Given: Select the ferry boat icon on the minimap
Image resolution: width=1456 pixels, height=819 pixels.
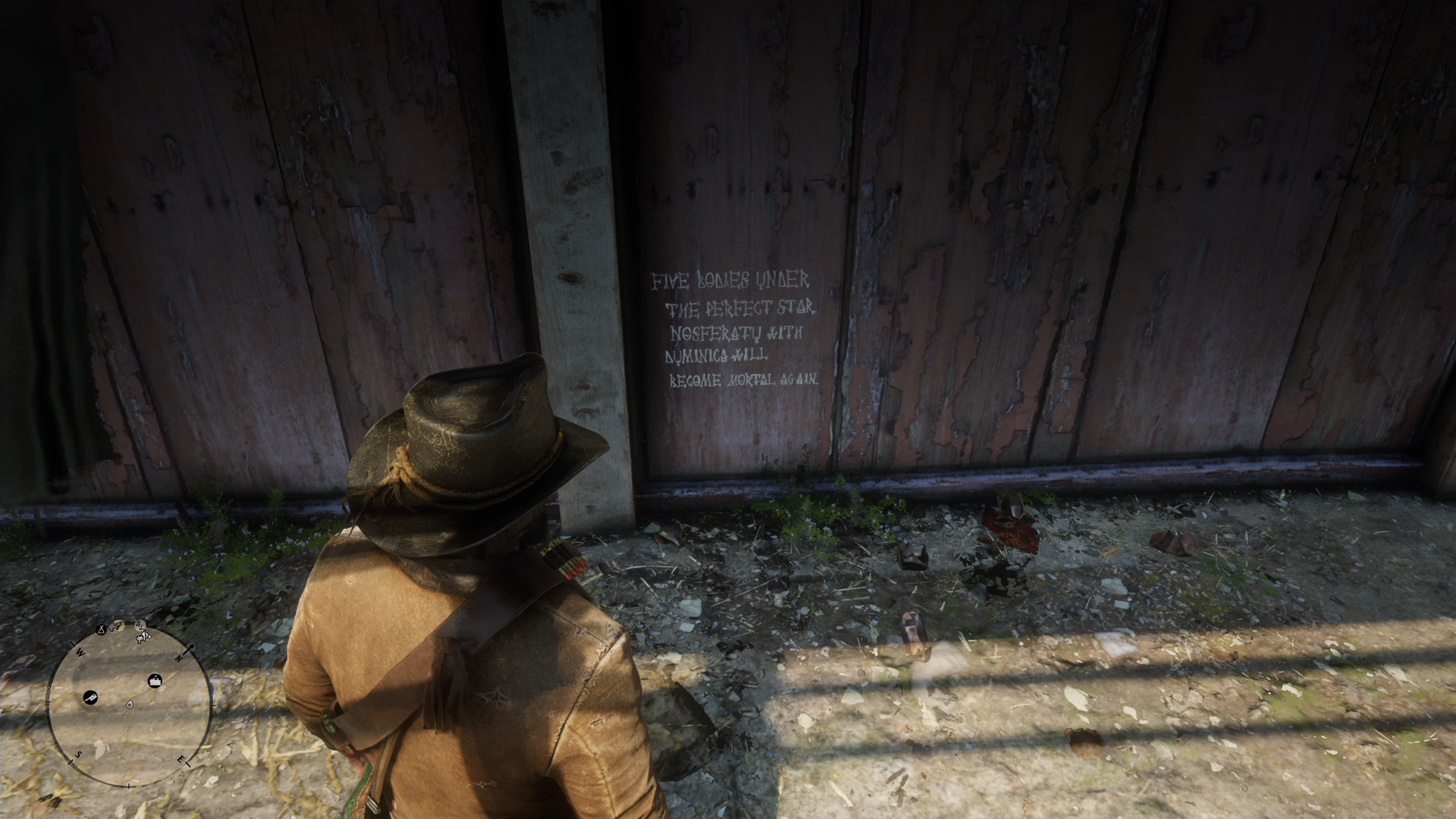Looking at the screenshot, I should 155,680.
